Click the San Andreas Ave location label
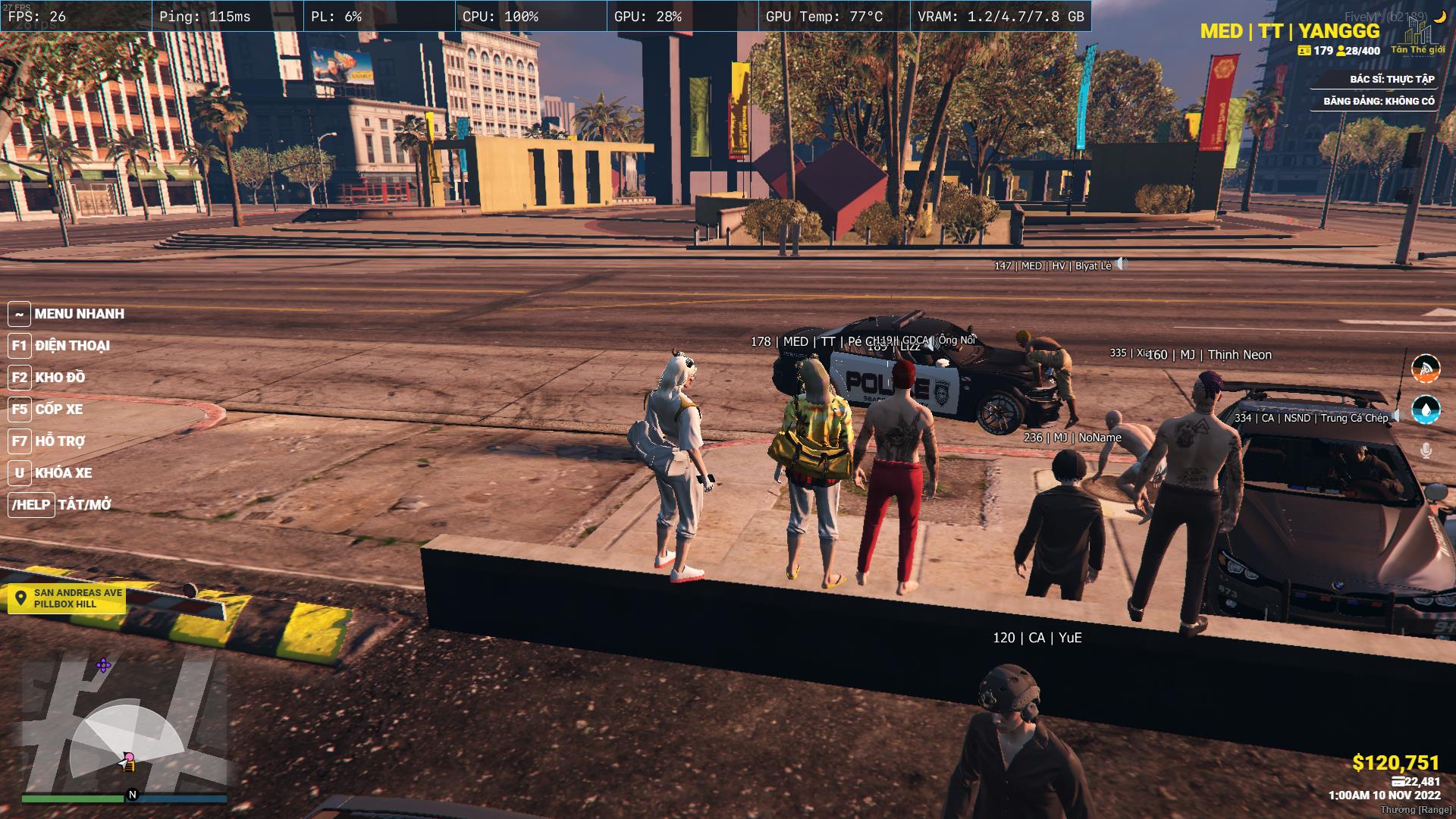The height and width of the screenshot is (819, 1456). pyautogui.click(x=67, y=598)
